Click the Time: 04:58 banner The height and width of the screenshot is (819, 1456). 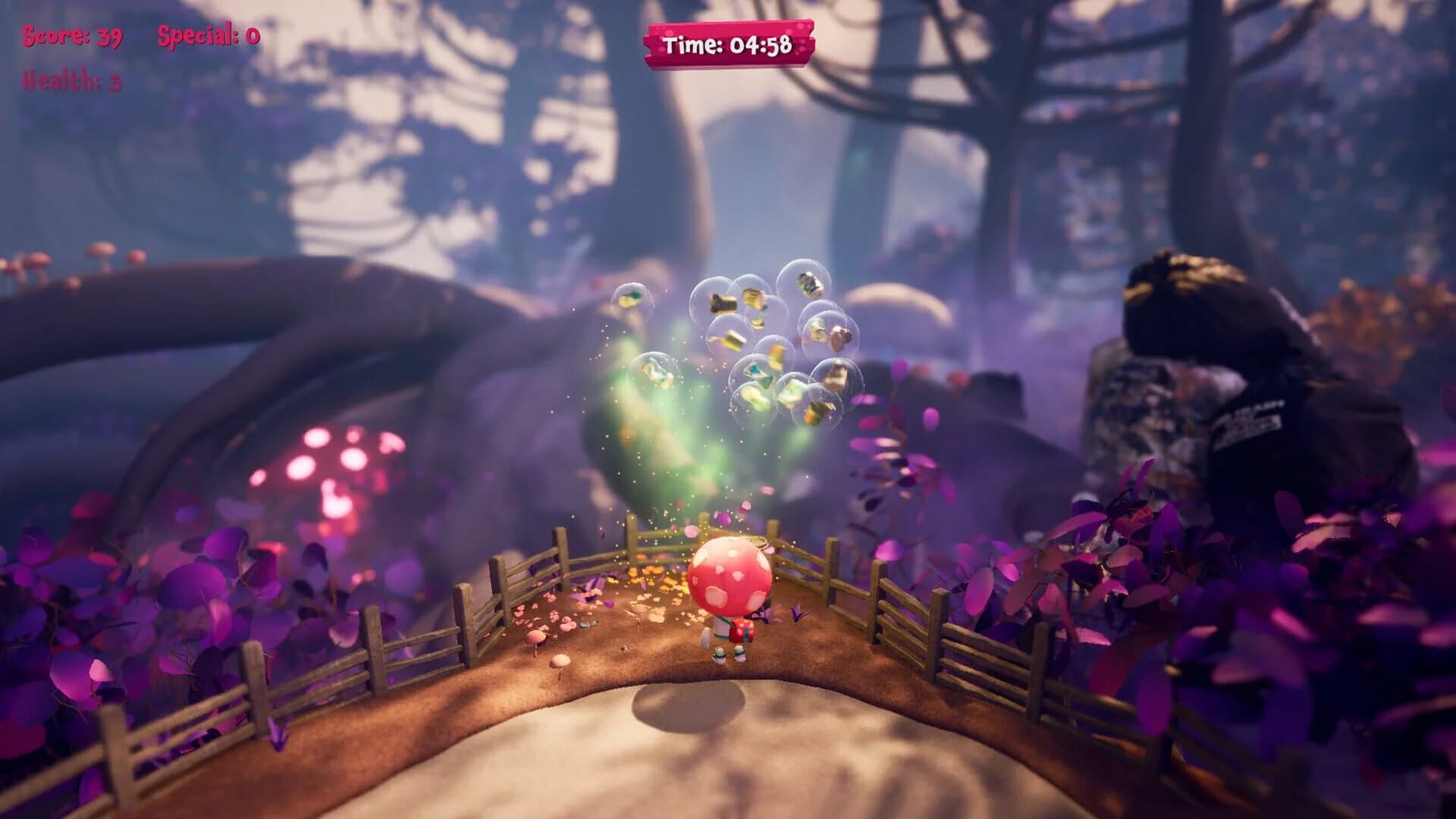(x=732, y=44)
